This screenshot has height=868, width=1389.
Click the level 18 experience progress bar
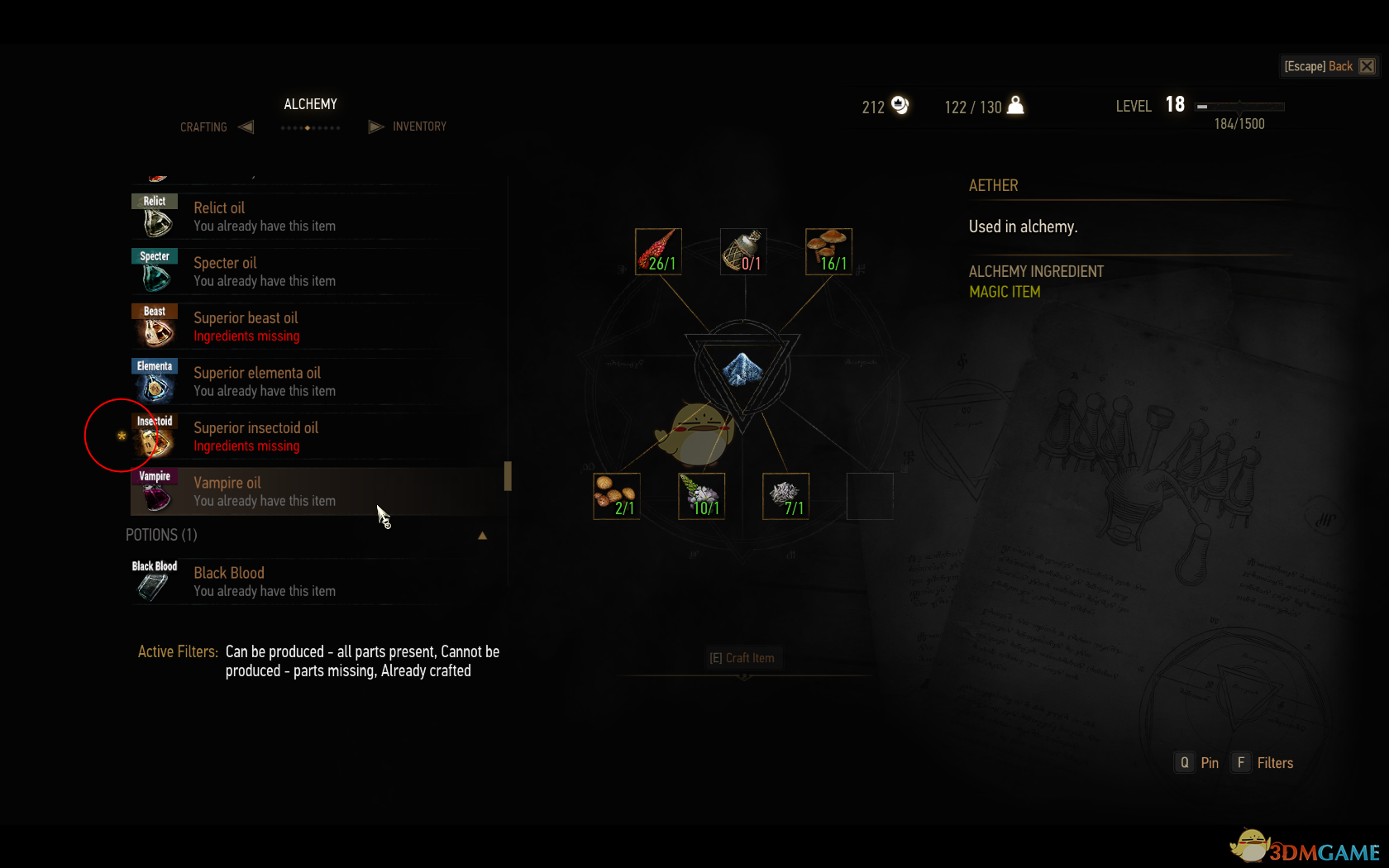coord(1240,106)
